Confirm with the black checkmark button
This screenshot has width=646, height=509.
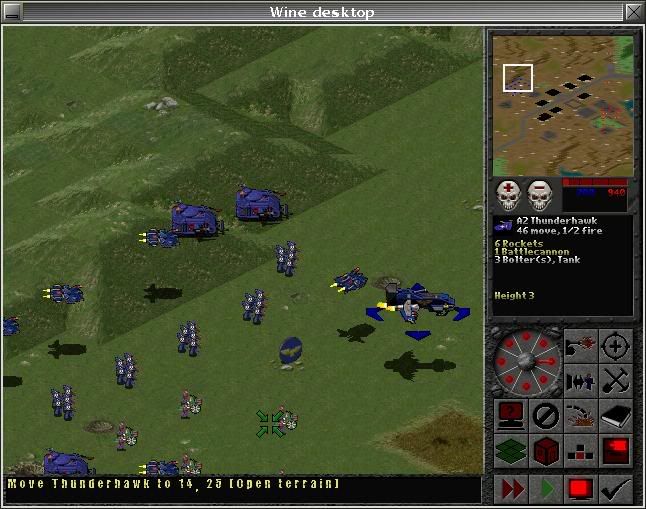pyautogui.click(x=616, y=490)
